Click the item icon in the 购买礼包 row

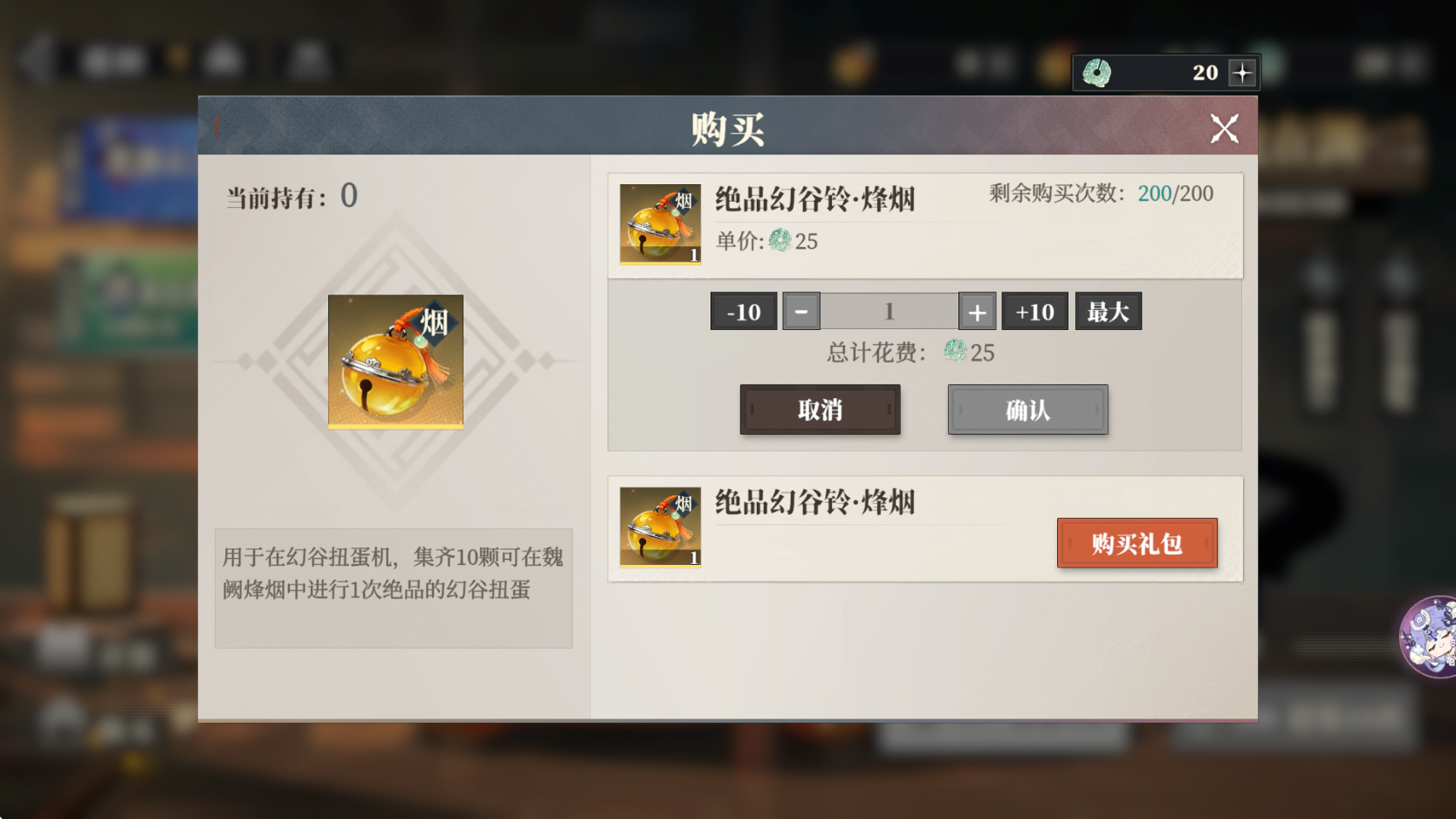(x=661, y=529)
